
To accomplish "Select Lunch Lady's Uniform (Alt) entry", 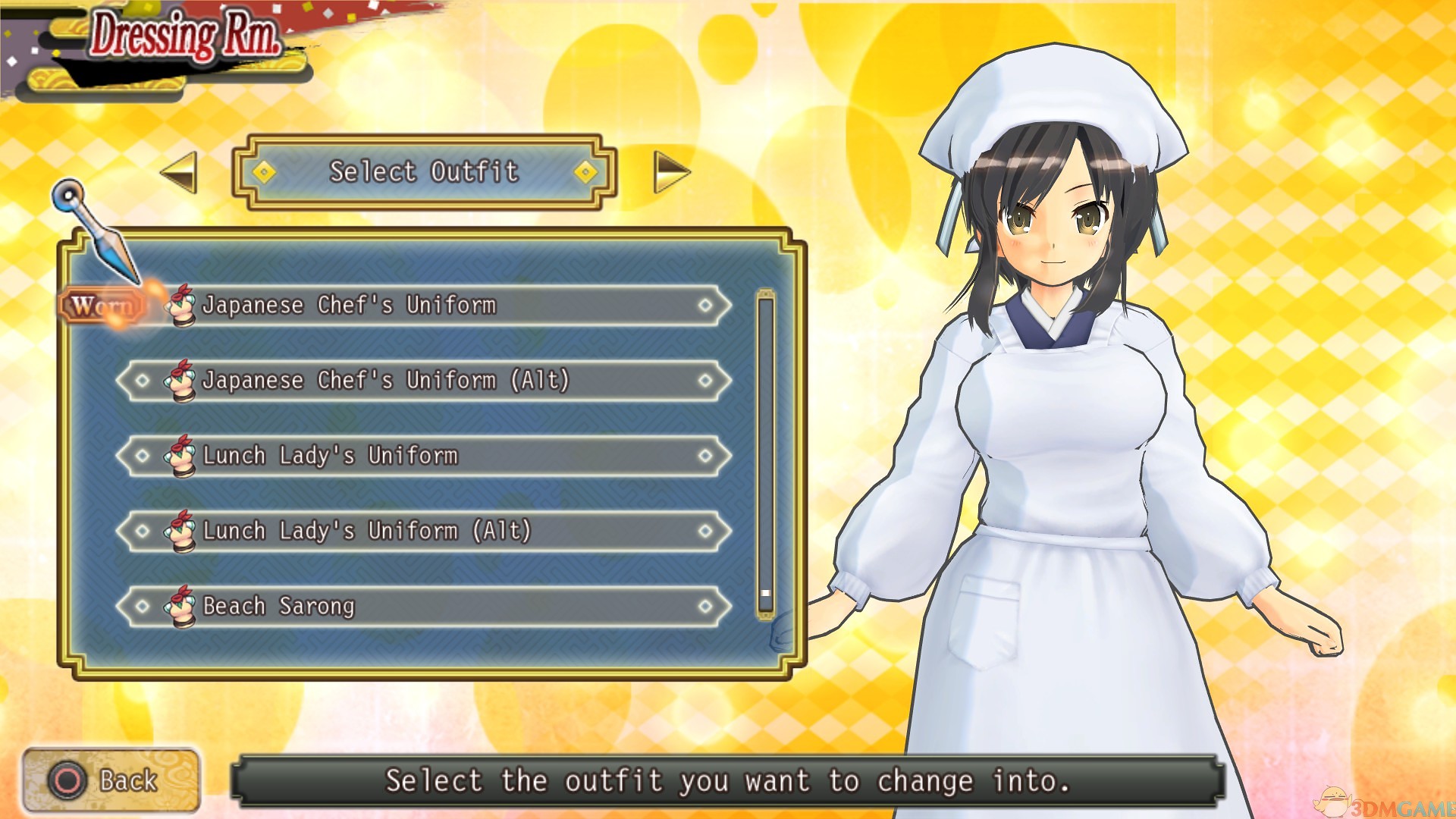I will (x=425, y=531).
